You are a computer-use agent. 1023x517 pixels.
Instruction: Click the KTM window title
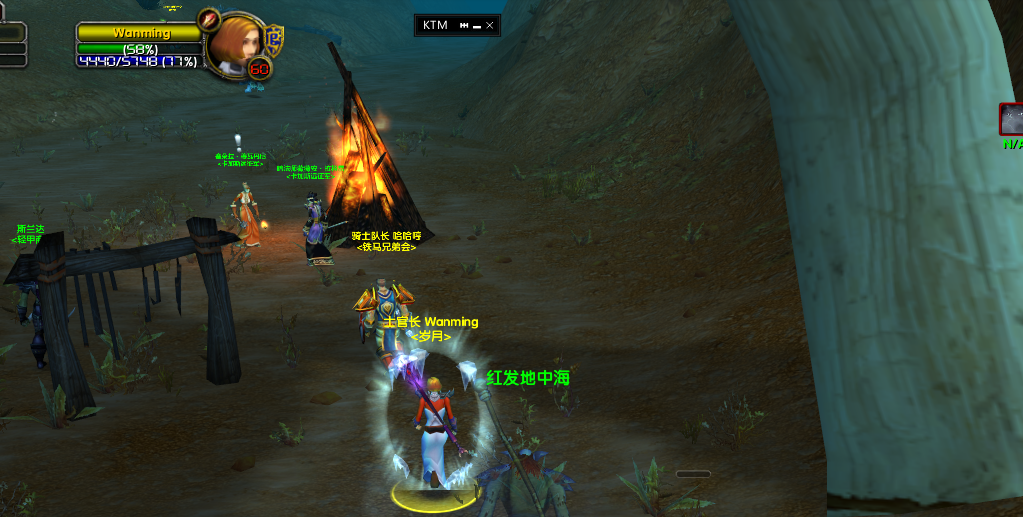pyautogui.click(x=435, y=25)
